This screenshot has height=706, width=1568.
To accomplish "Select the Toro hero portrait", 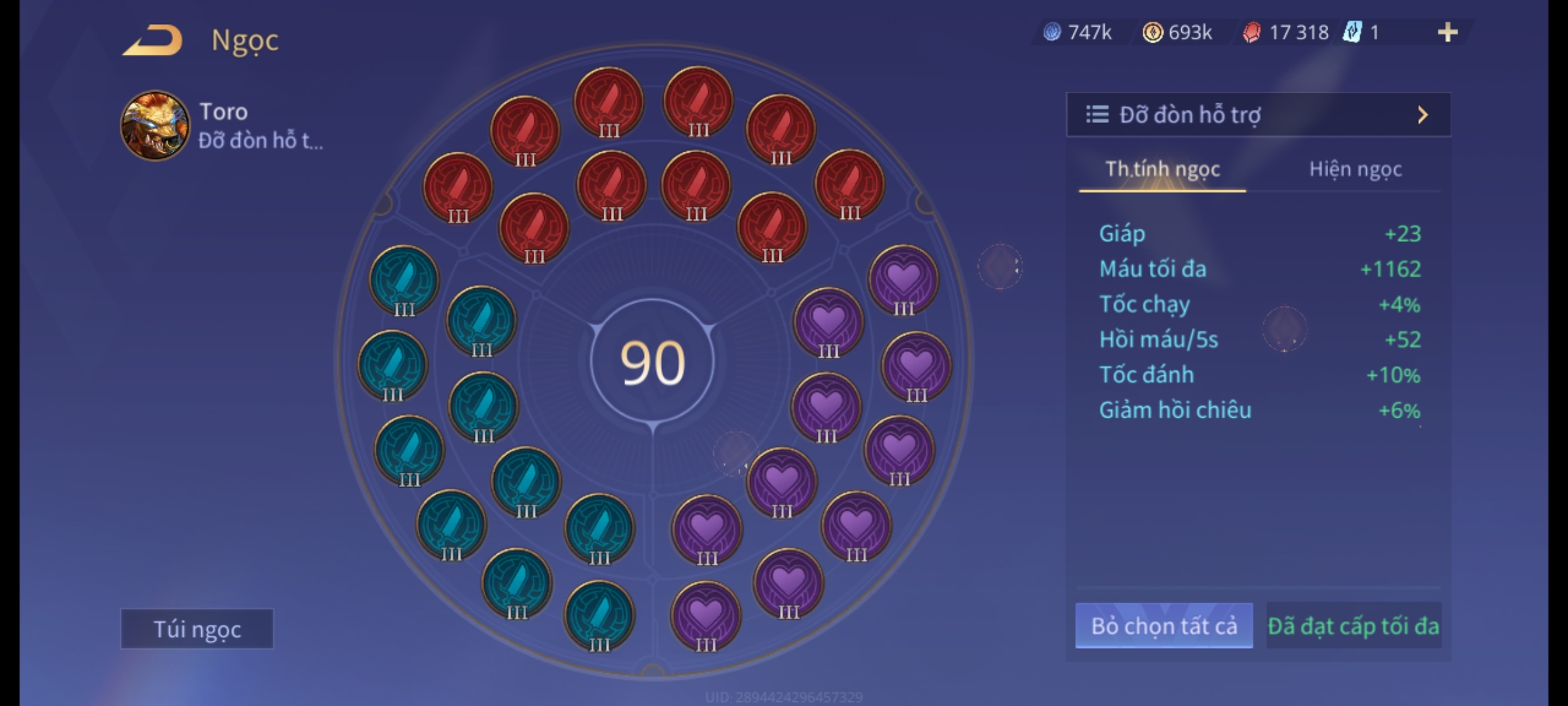I will [x=155, y=126].
